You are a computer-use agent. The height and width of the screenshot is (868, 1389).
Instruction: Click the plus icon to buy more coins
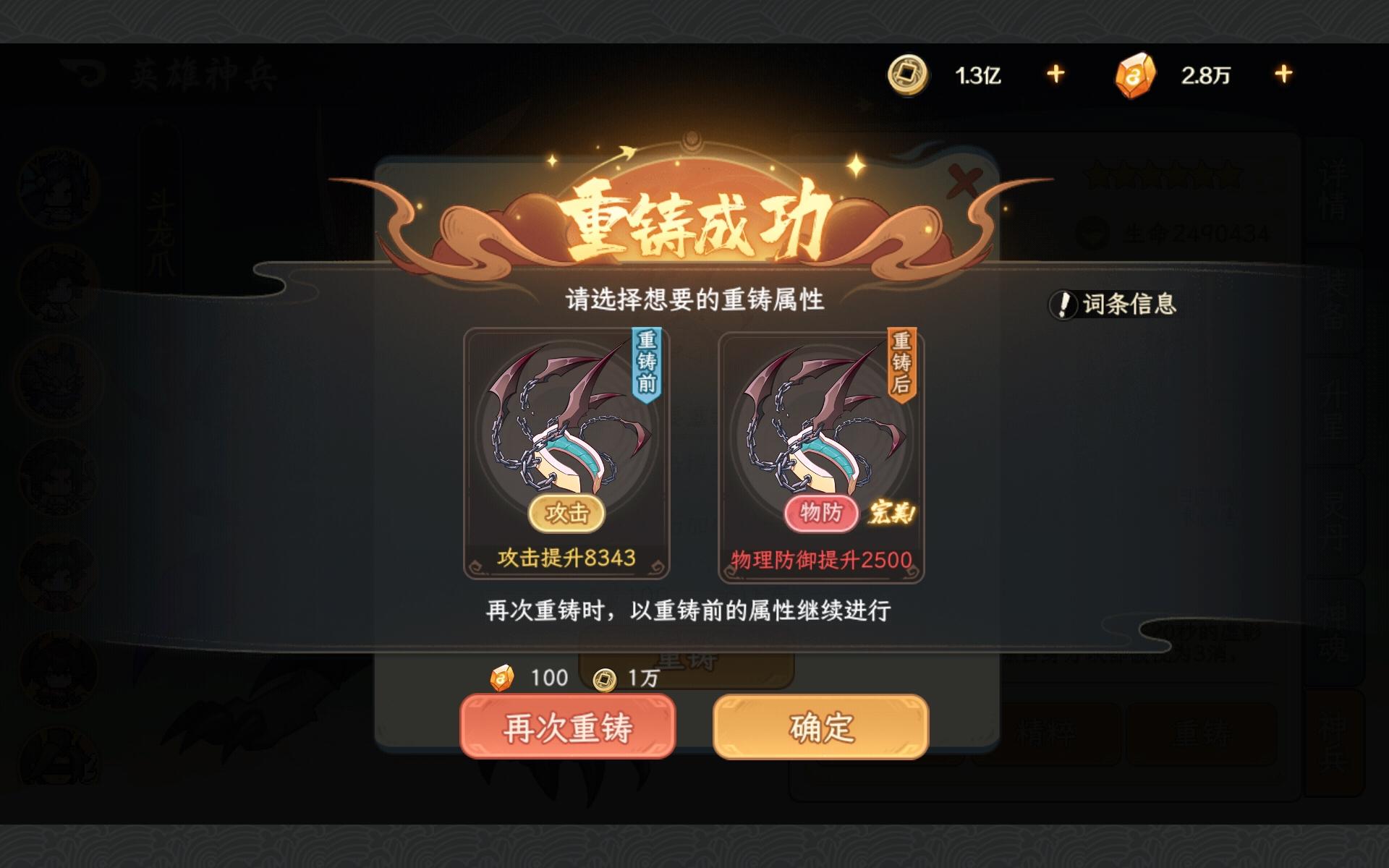(1054, 72)
